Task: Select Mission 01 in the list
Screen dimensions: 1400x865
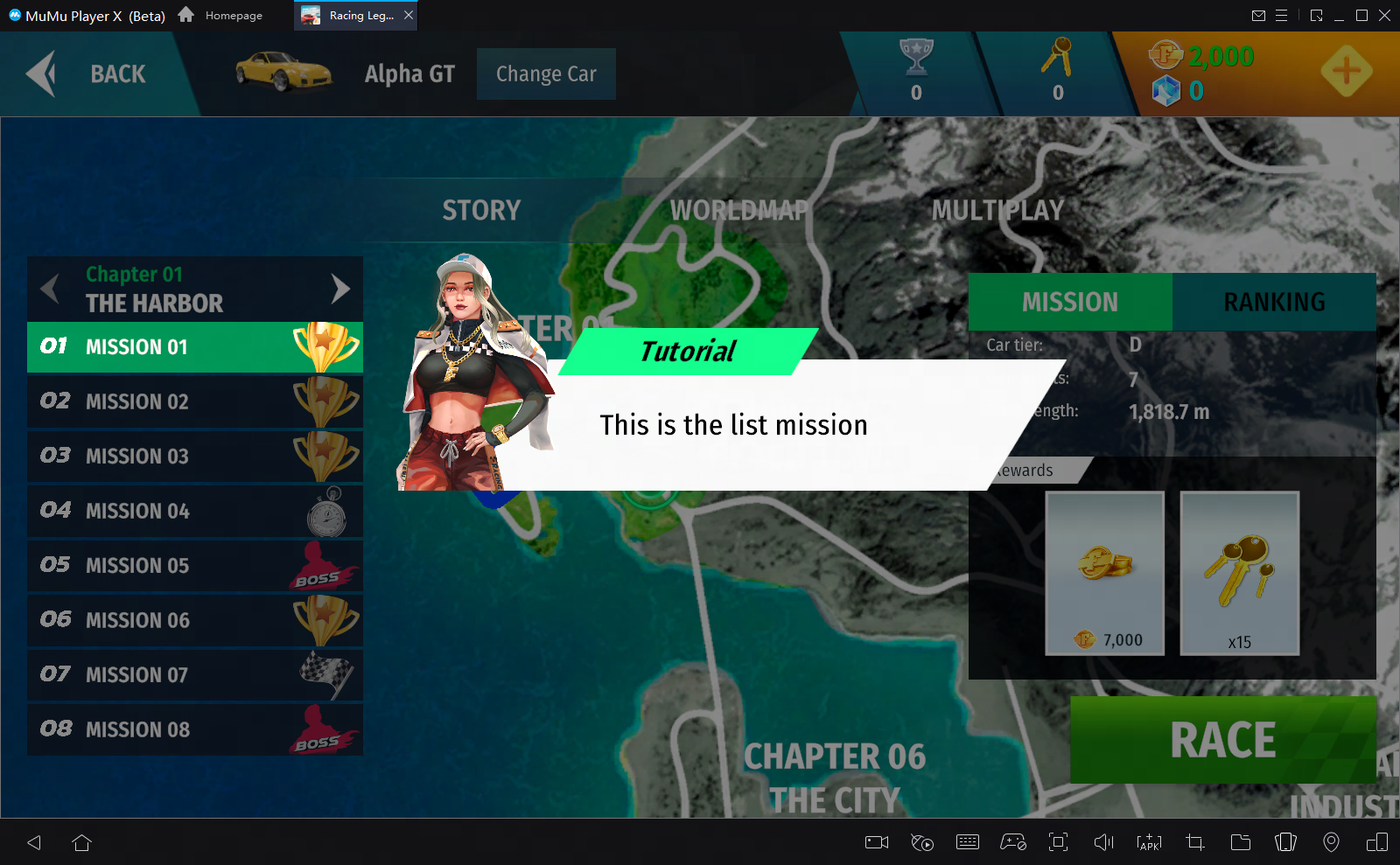Action: pyautogui.click(x=194, y=347)
